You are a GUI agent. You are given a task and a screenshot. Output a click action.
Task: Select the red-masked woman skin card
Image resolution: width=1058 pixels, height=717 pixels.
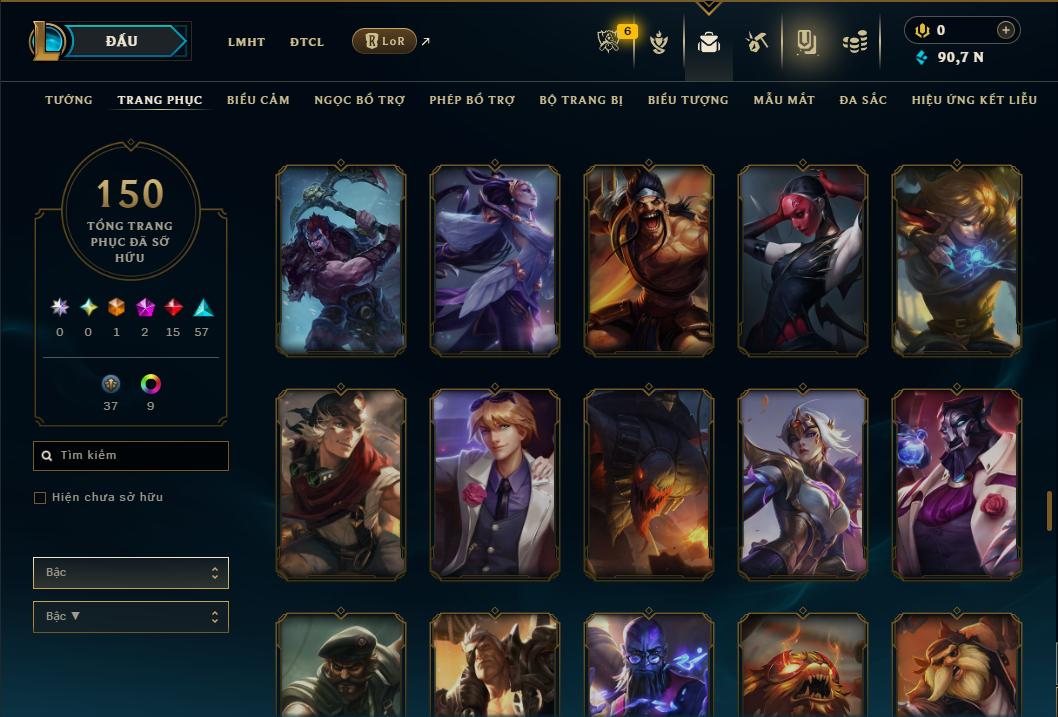pyautogui.click(x=803, y=261)
